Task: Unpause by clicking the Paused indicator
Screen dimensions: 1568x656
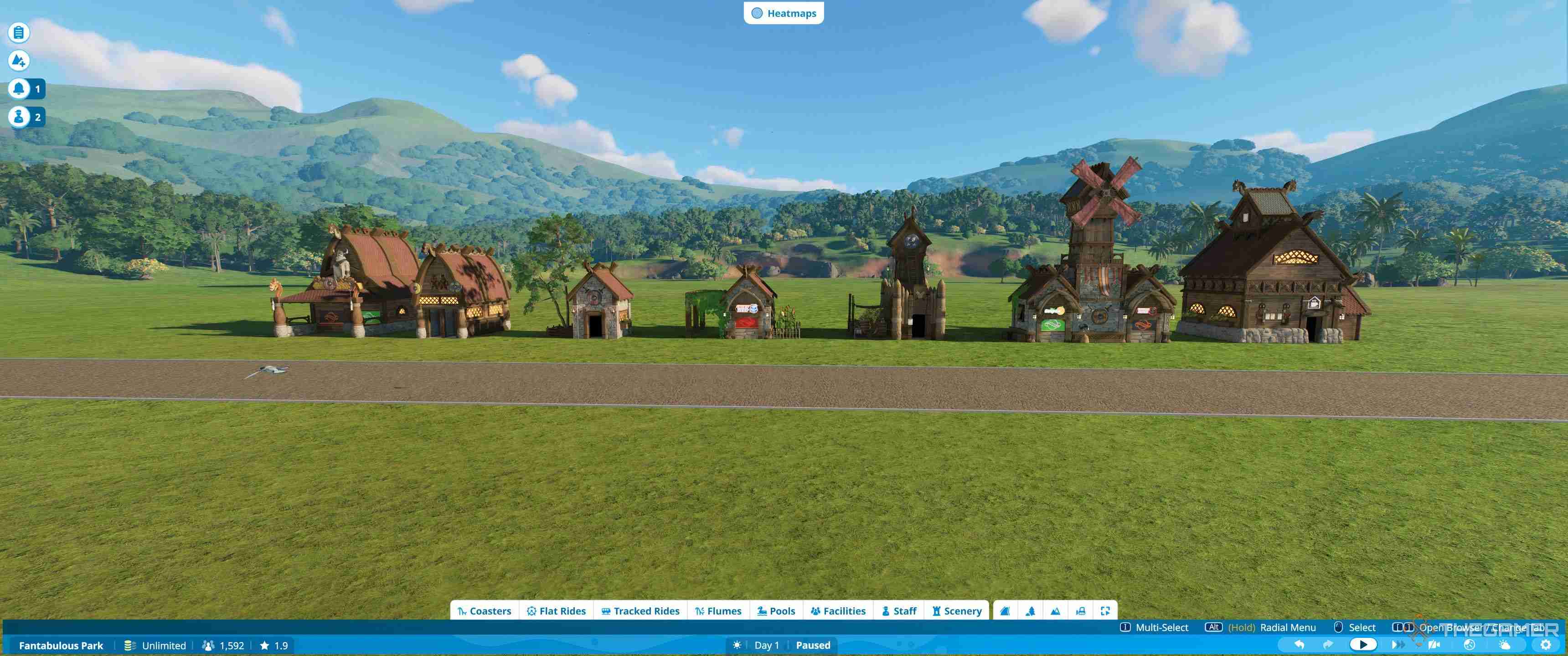Action: tap(813, 645)
